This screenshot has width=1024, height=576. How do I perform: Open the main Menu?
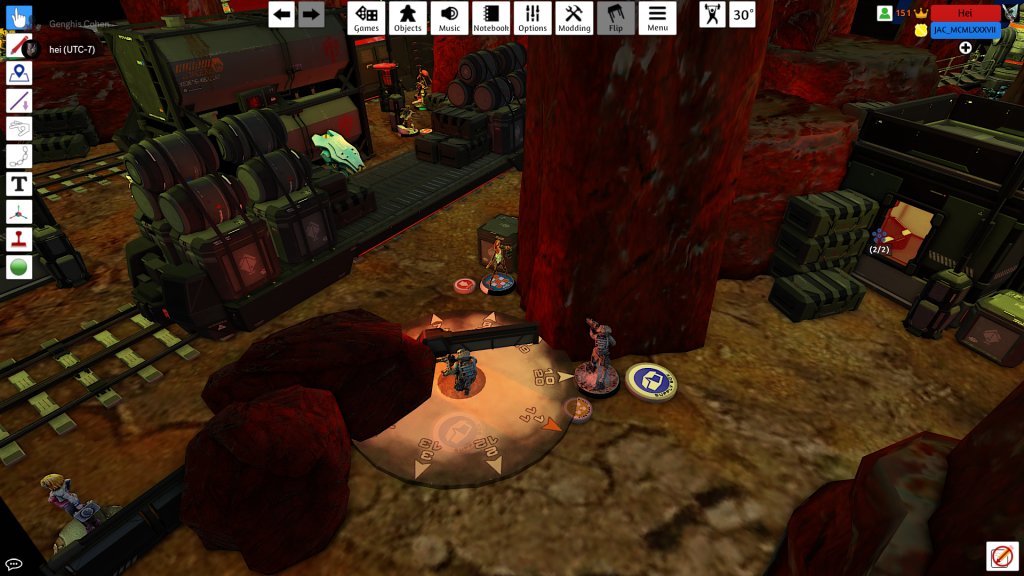coord(657,18)
